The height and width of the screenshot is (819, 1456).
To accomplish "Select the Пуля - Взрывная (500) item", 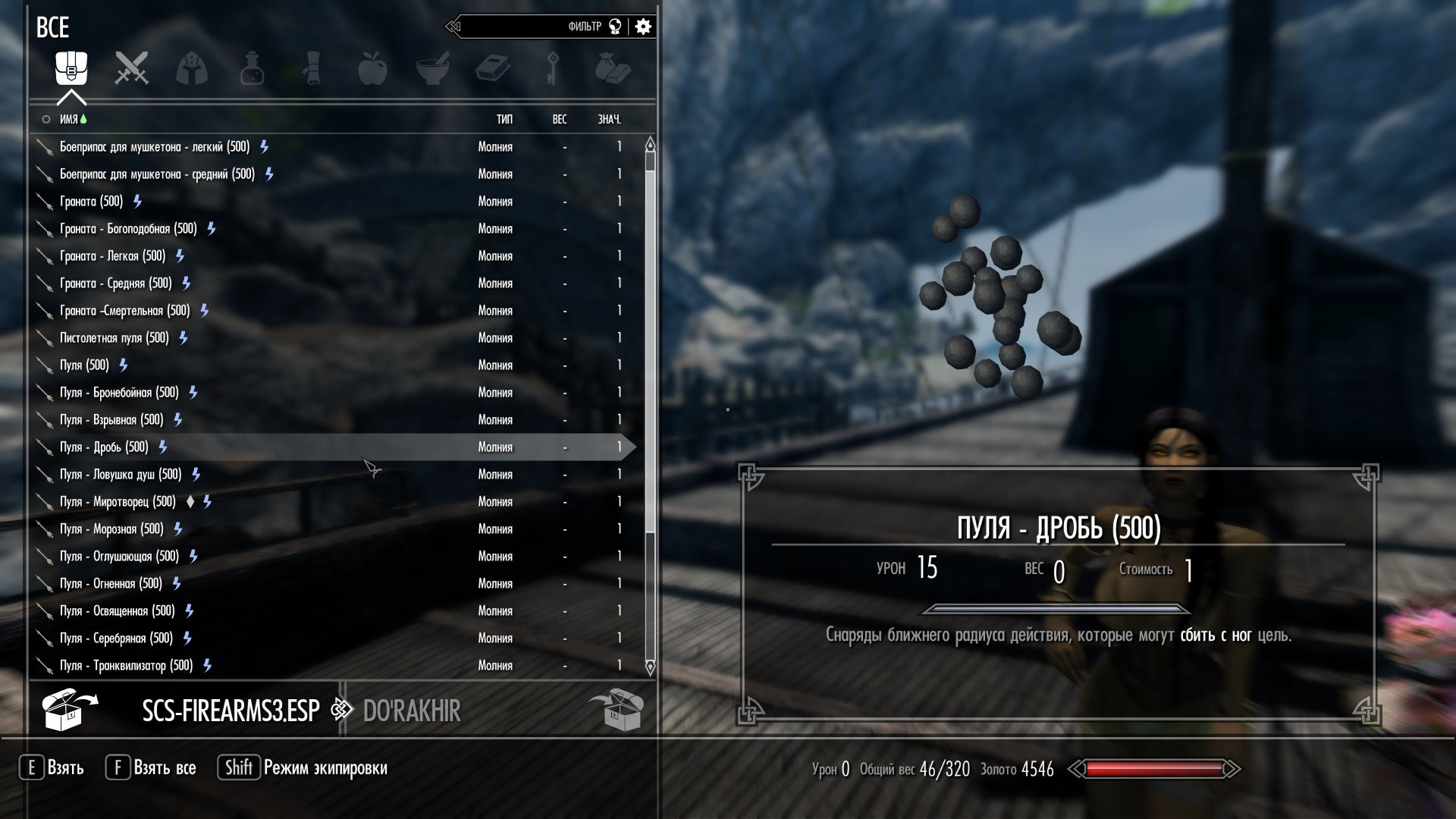I will (114, 419).
